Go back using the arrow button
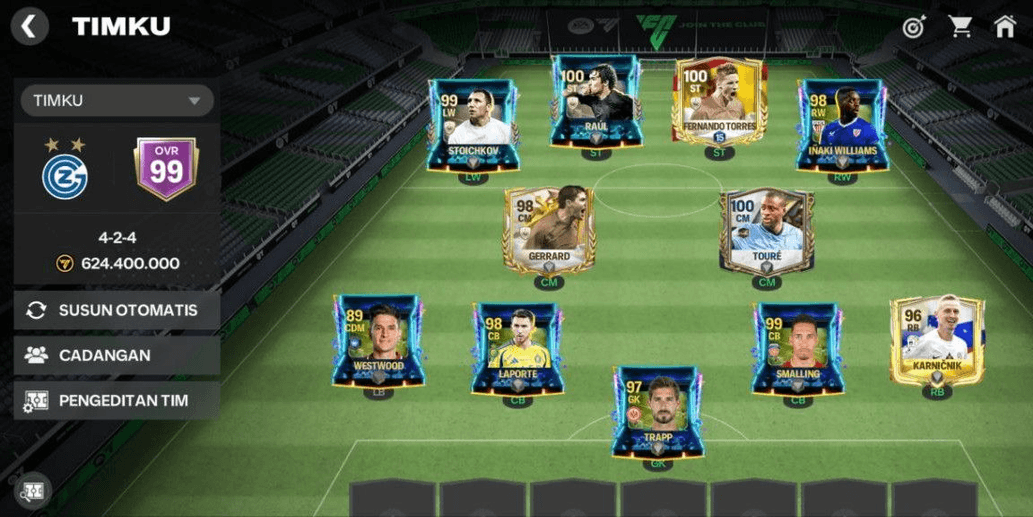Screen dimensions: 1033x517 pyautogui.click(x=29, y=27)
